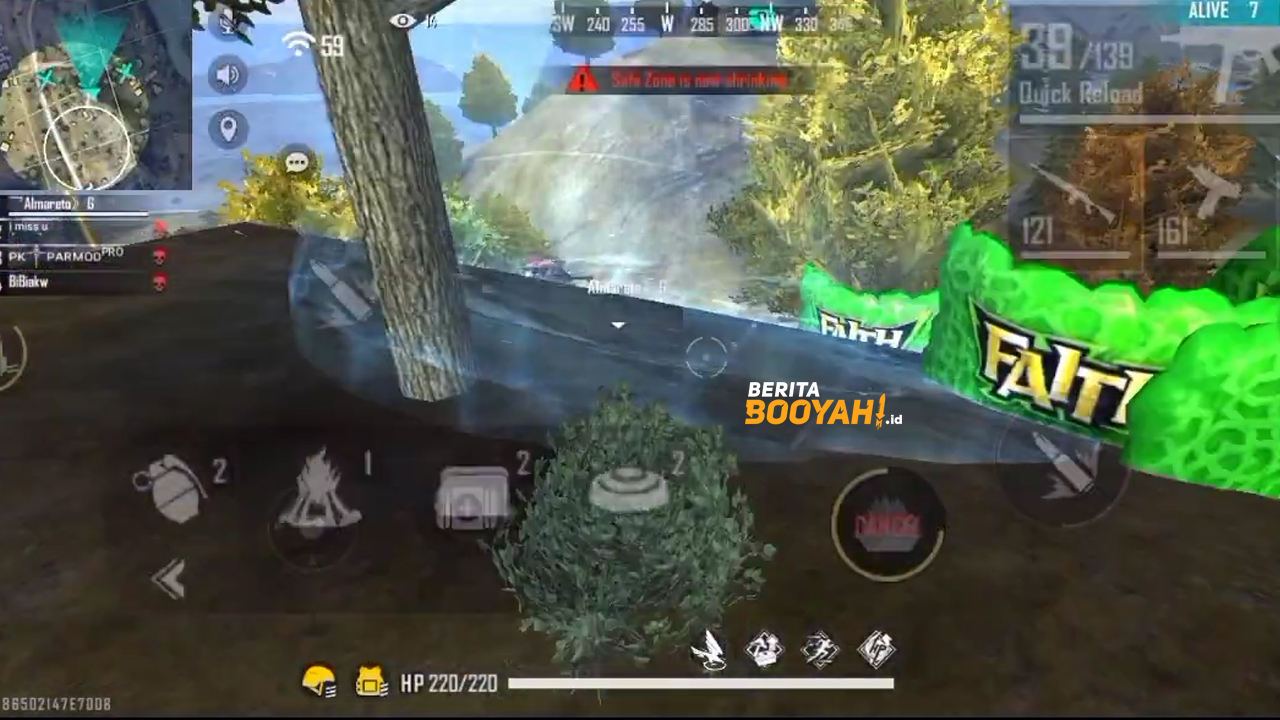Click the GPS location marker icon
This screenshot has width=1280, height=720.
(227, 130)
